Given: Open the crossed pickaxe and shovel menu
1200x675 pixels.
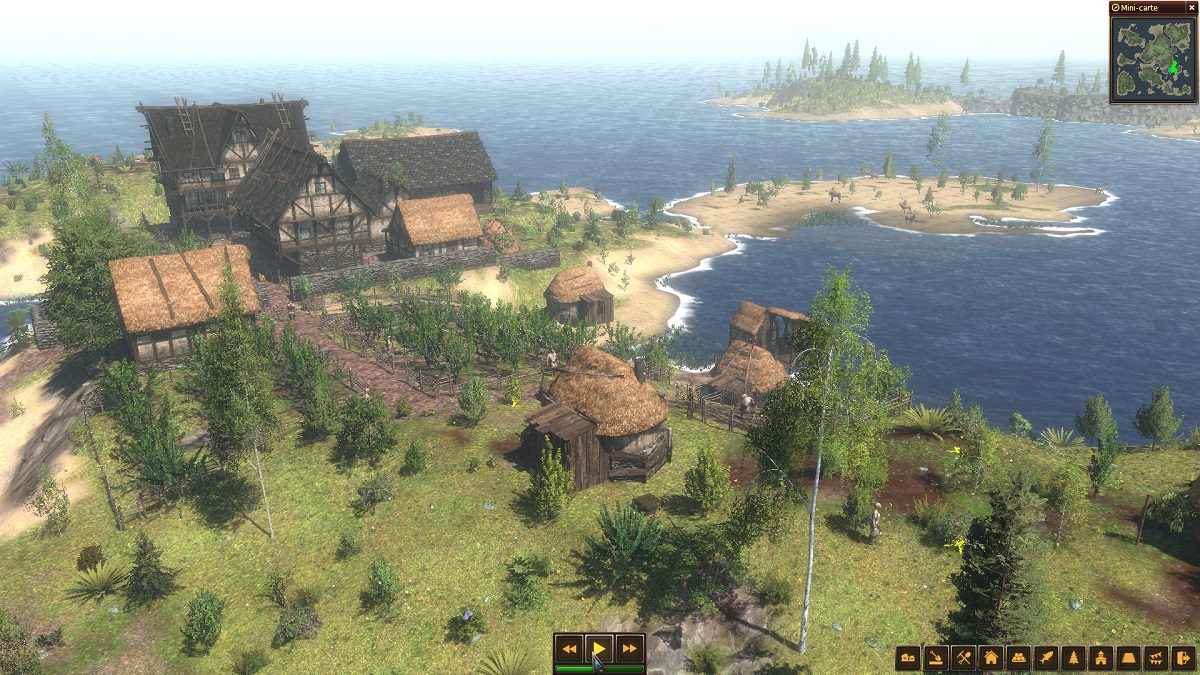Looking at the screenshot, I should [x=963, y=658].
